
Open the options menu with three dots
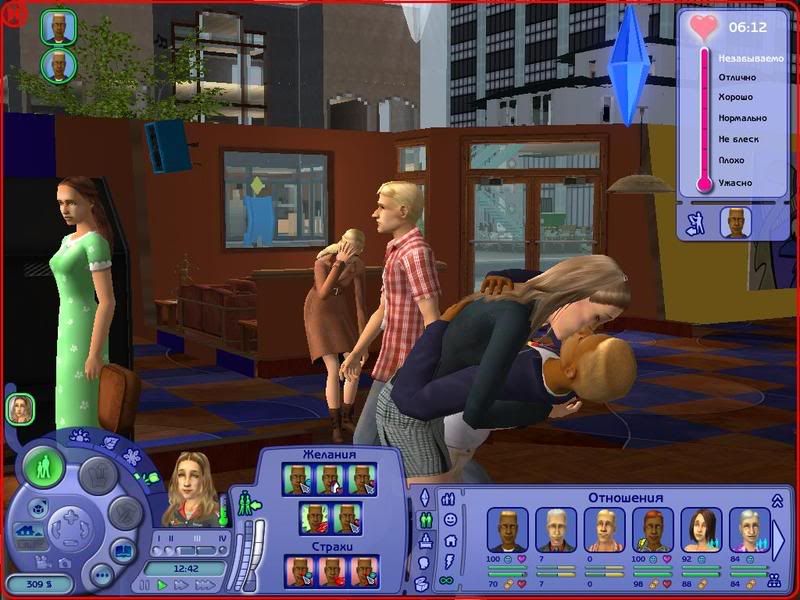pyautogui.click(x=101, y=576)
